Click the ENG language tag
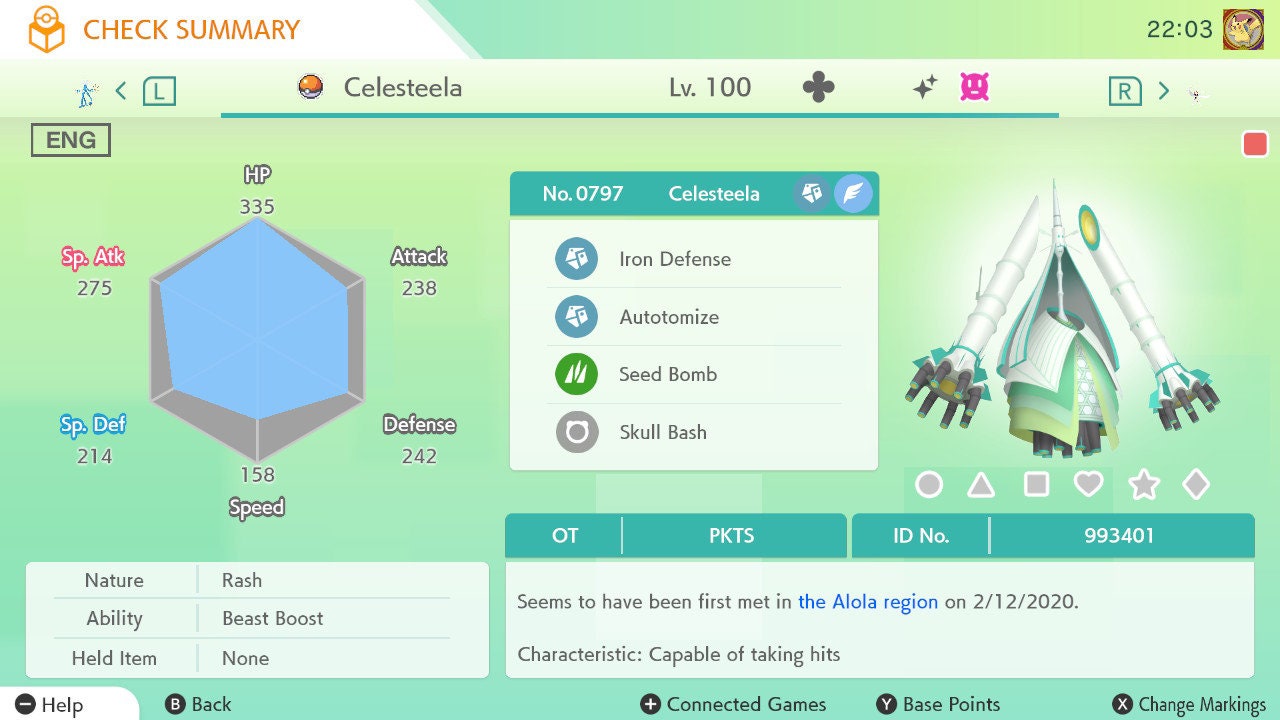The image size is (1280, 720). [x=70, y=140]
